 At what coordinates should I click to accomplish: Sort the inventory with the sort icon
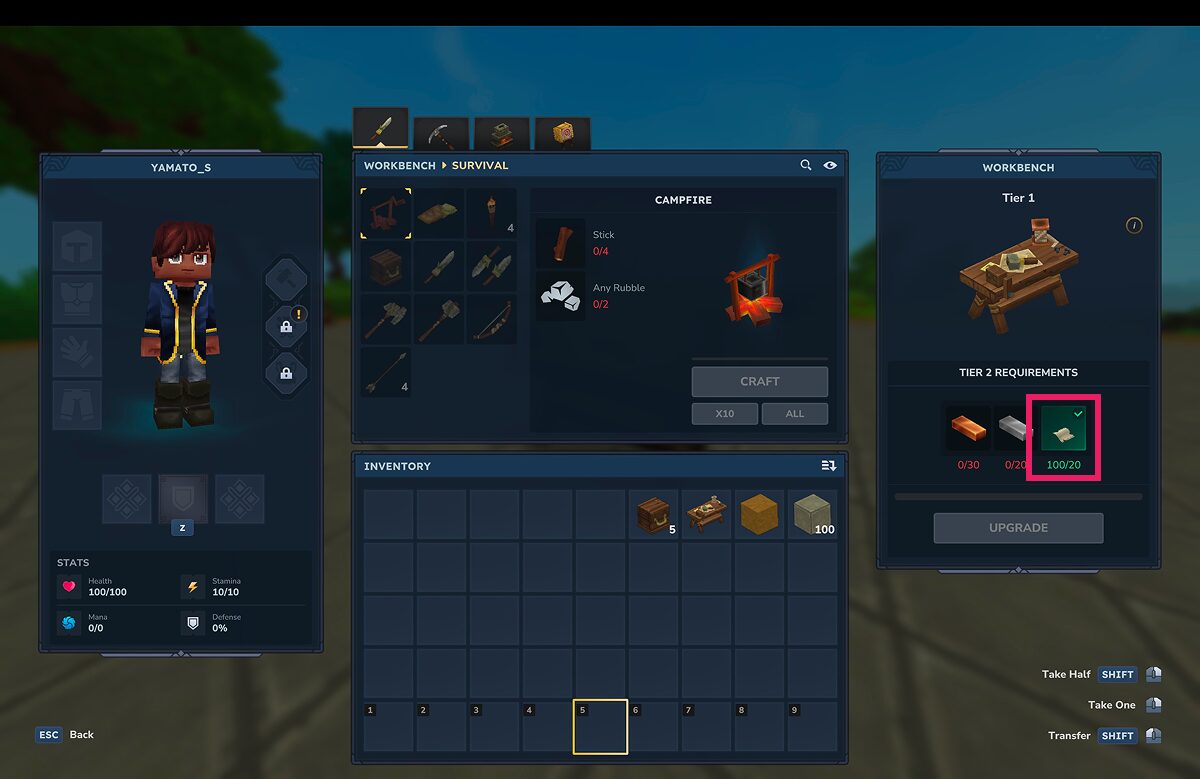[828, 466]
